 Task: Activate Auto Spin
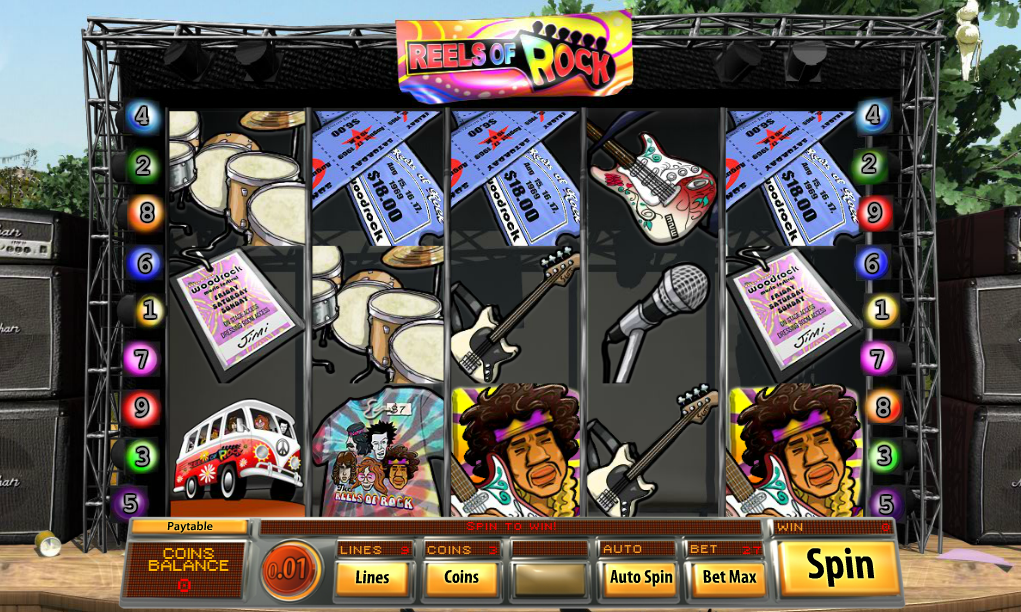click(x=641, y=577)
